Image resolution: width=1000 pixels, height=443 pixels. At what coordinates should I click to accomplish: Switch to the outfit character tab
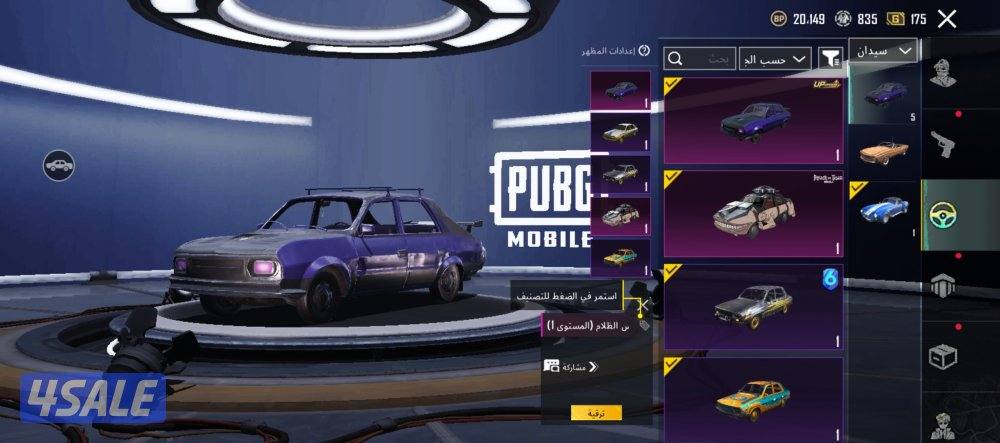(x=943, y=77)
